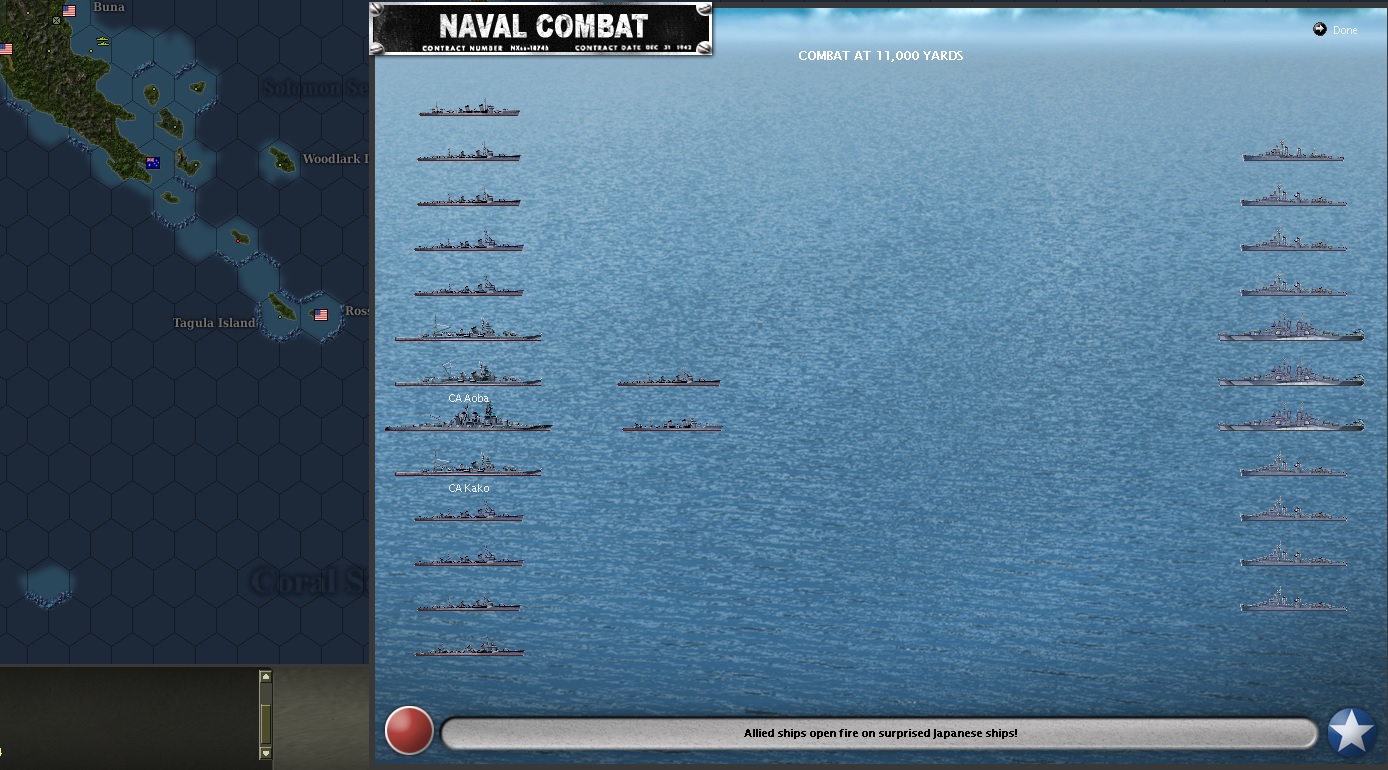The height and width of the screenshot is (770, 1388).
Task: Finish combat with the Done button
Action: pyautogui.click(x=1336, y=30)
